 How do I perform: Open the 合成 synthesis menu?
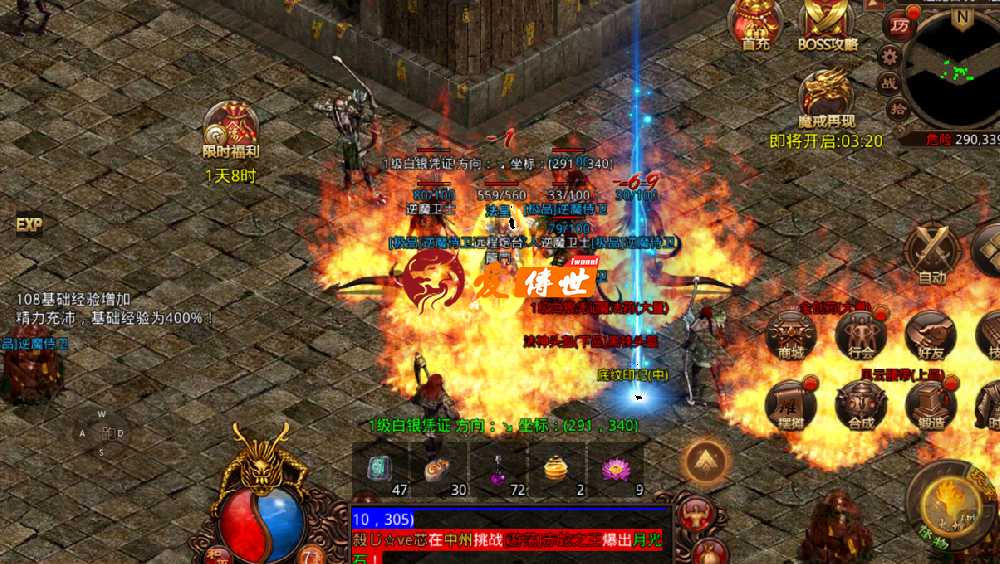coord(861,403)
